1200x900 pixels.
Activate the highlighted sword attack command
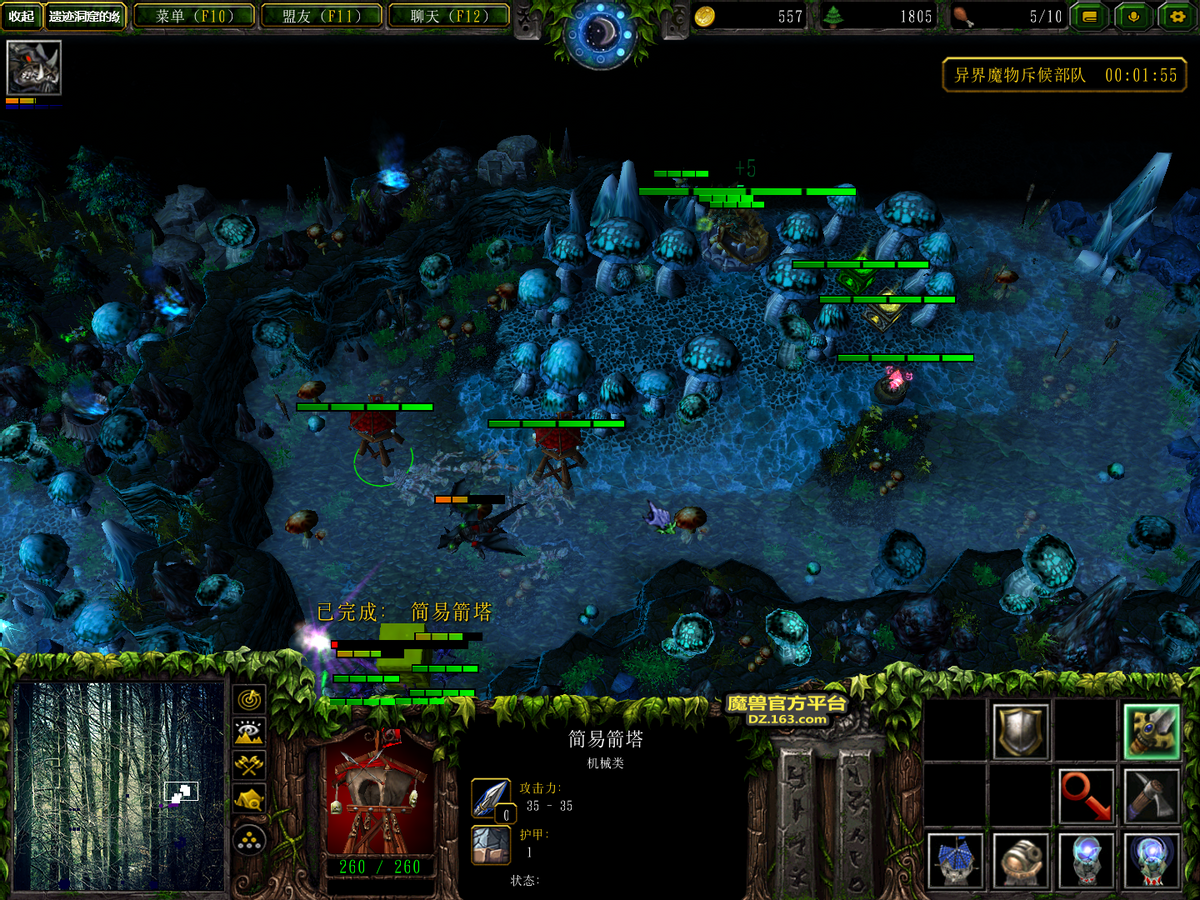(x=1151, y=732)
